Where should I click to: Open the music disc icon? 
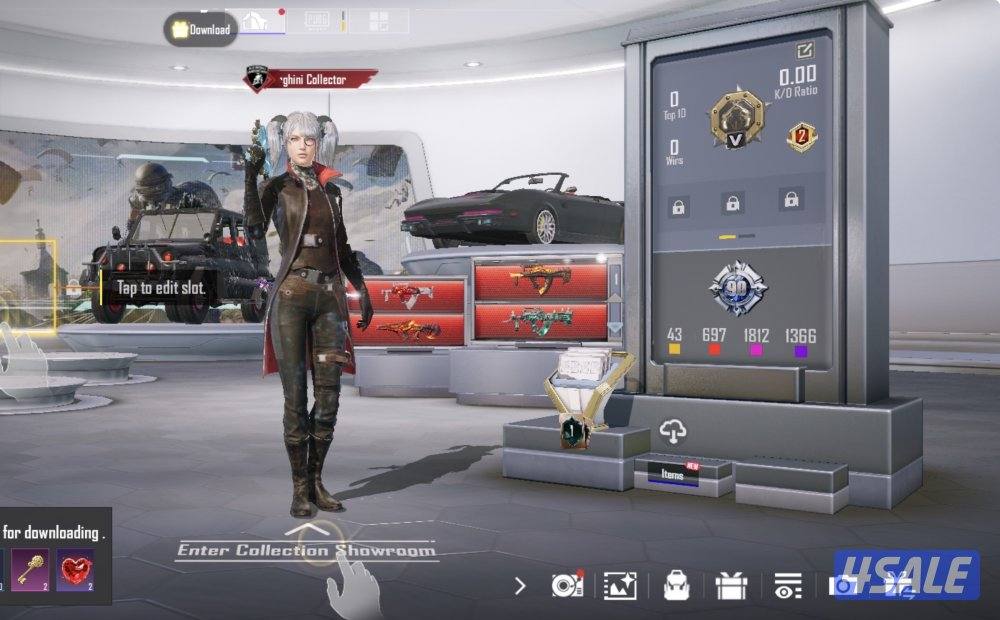point(565,586)
